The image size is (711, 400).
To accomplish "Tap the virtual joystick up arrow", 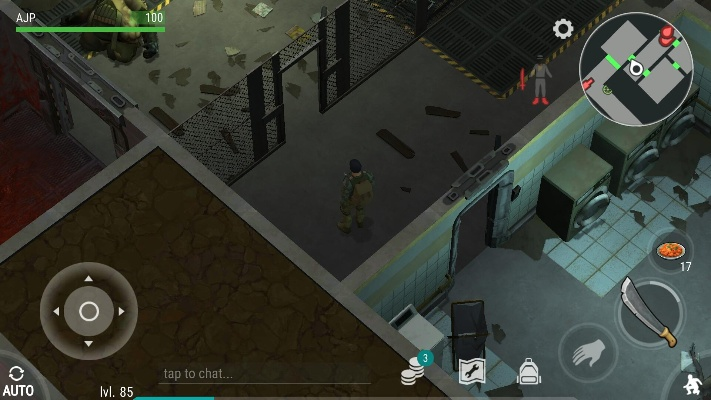I will point(89,279).
